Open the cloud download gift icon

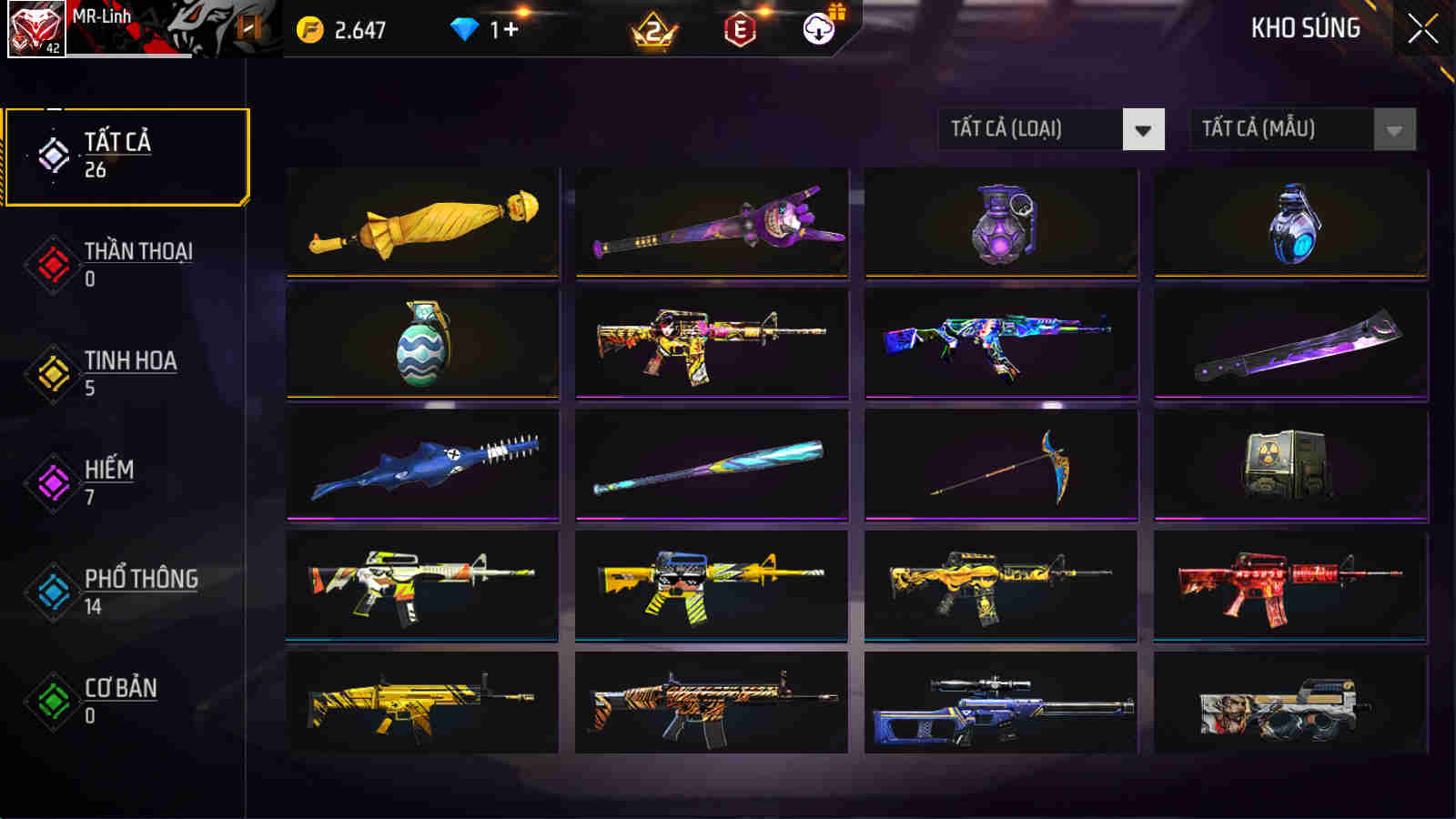coord(818,28)
